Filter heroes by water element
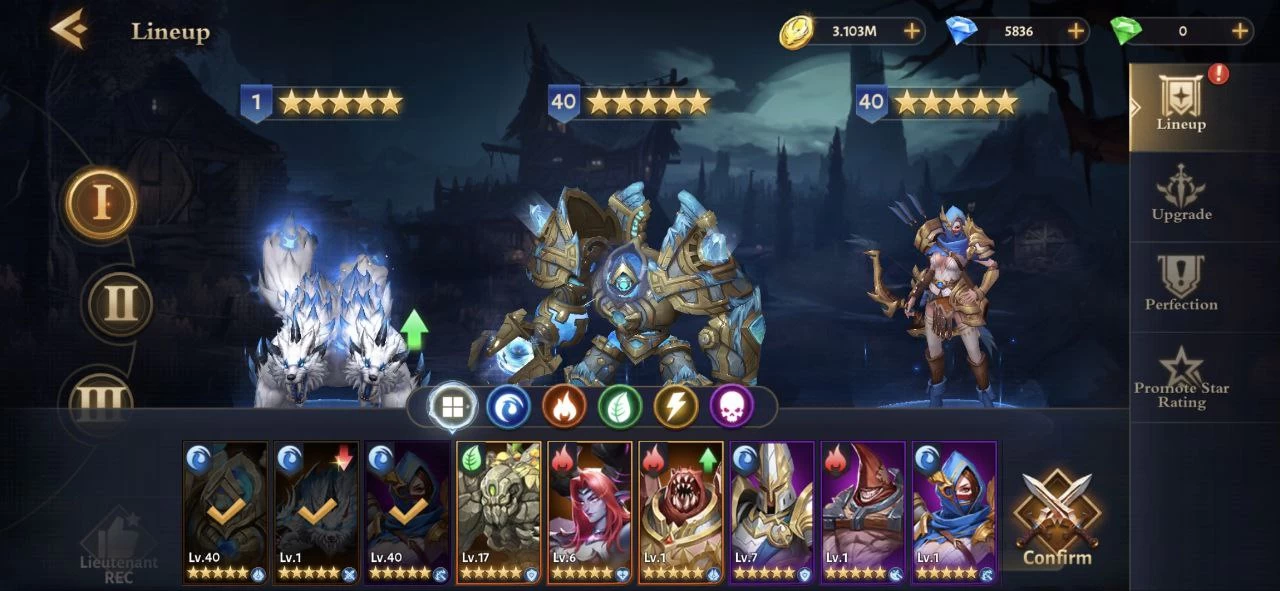Screen dimensions: 1280x591 pyautogui.click(x=508, y=407)
